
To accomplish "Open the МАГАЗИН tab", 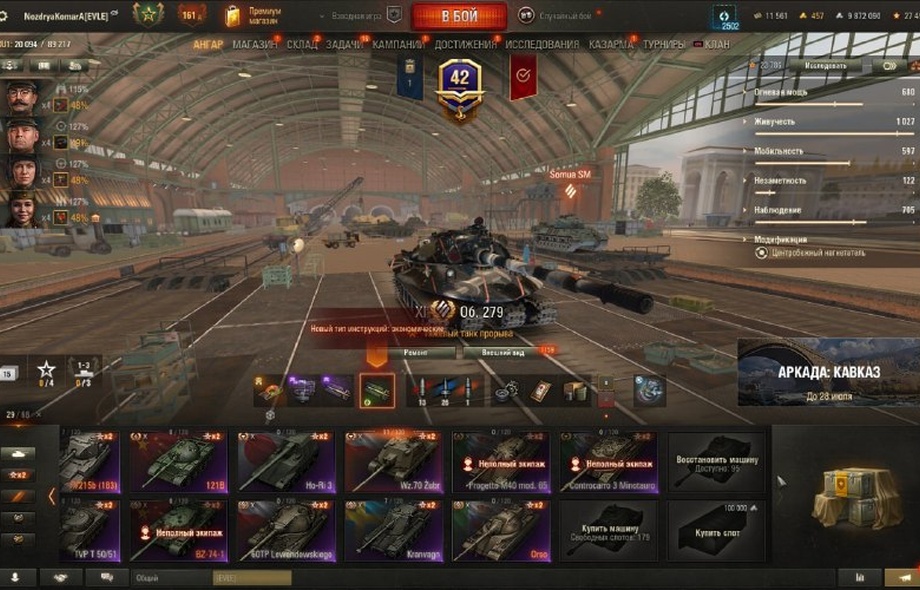I will coord(255,45).
